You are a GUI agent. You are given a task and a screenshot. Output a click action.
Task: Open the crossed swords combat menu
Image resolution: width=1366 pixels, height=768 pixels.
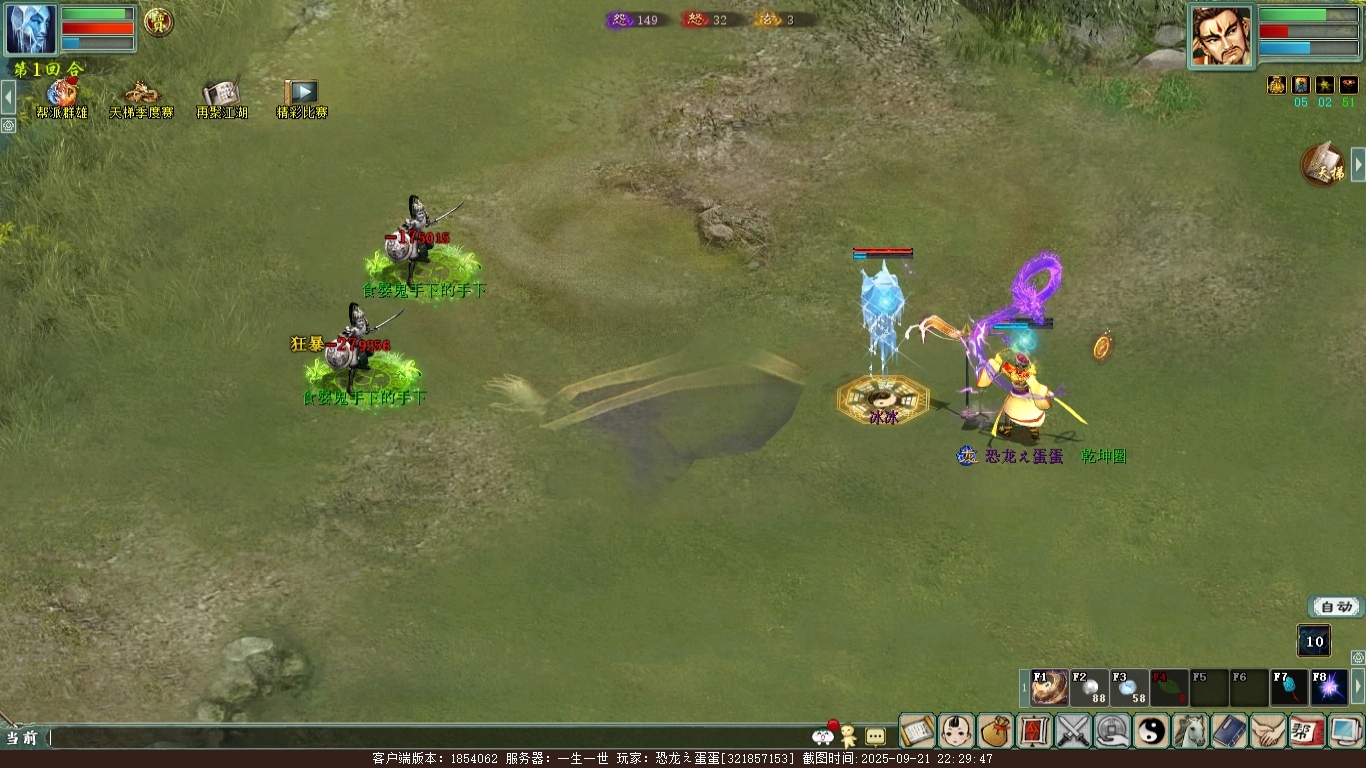coord(1073,731)
